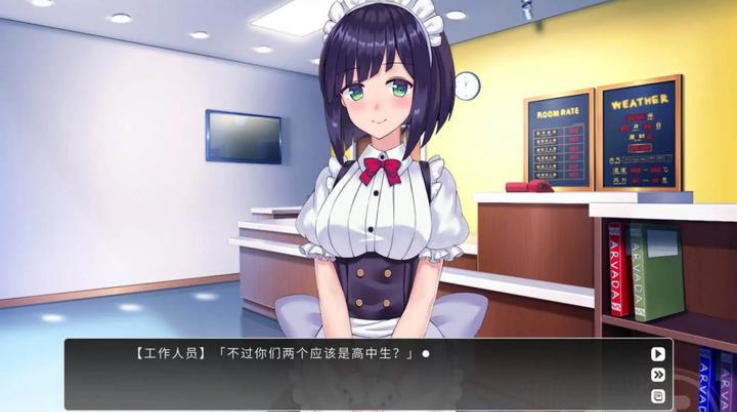Start auto-play with the play triangle icon
737x412 pixels.
coord(658,353)
